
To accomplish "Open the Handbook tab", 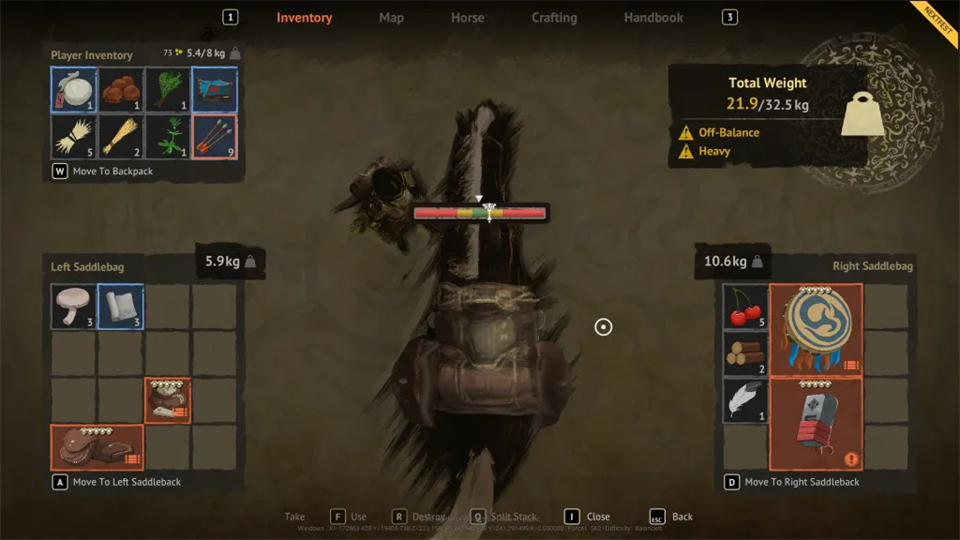I will (x=653, y=18).
